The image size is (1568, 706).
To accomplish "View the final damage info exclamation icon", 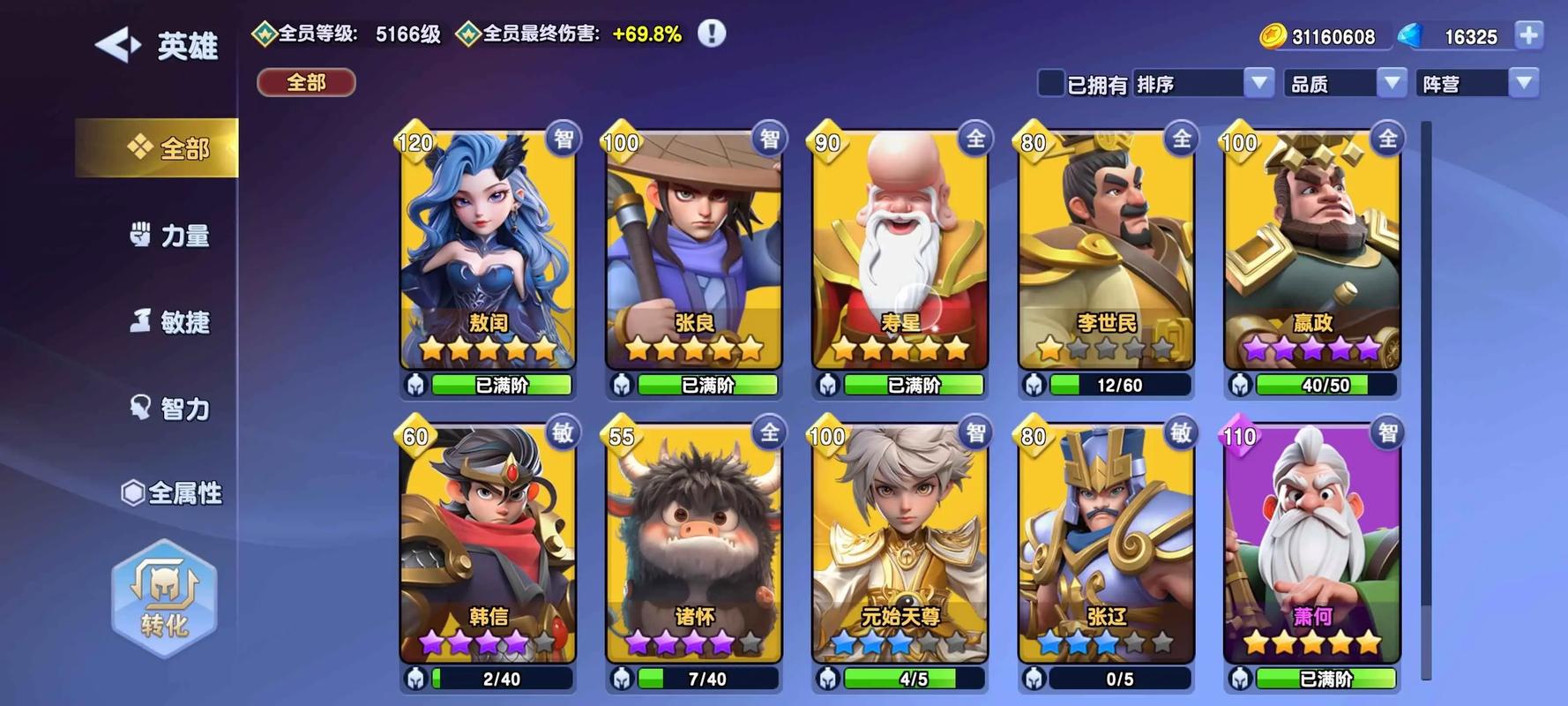I will [x=712, y=34].
